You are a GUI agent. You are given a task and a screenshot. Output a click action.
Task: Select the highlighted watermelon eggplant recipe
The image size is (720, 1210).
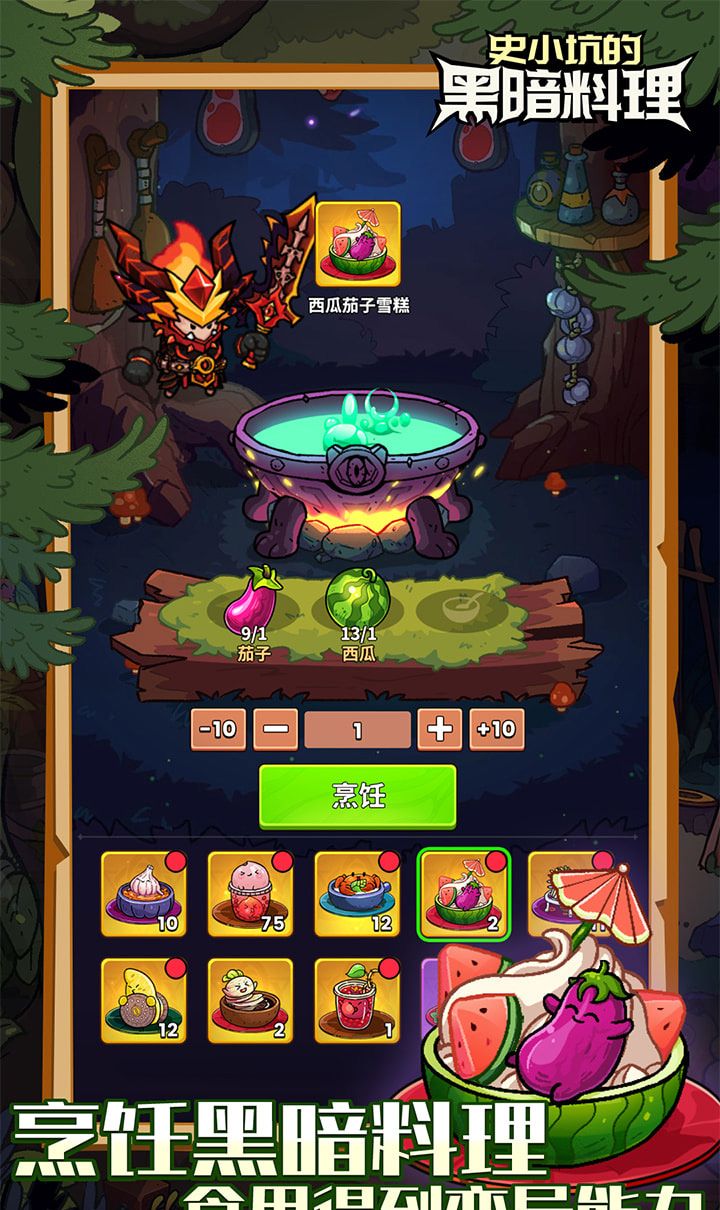click(x=464, y=894)
